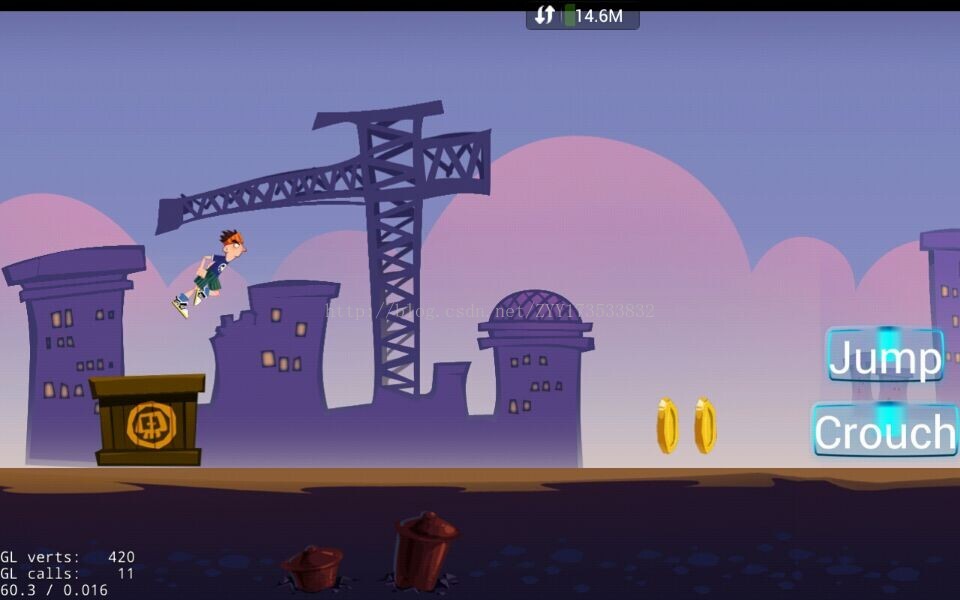Screen dimensions: 960x600
Task: Click the network speed overlay indicator
Action: pyautogui.click(x=582, y=16)
